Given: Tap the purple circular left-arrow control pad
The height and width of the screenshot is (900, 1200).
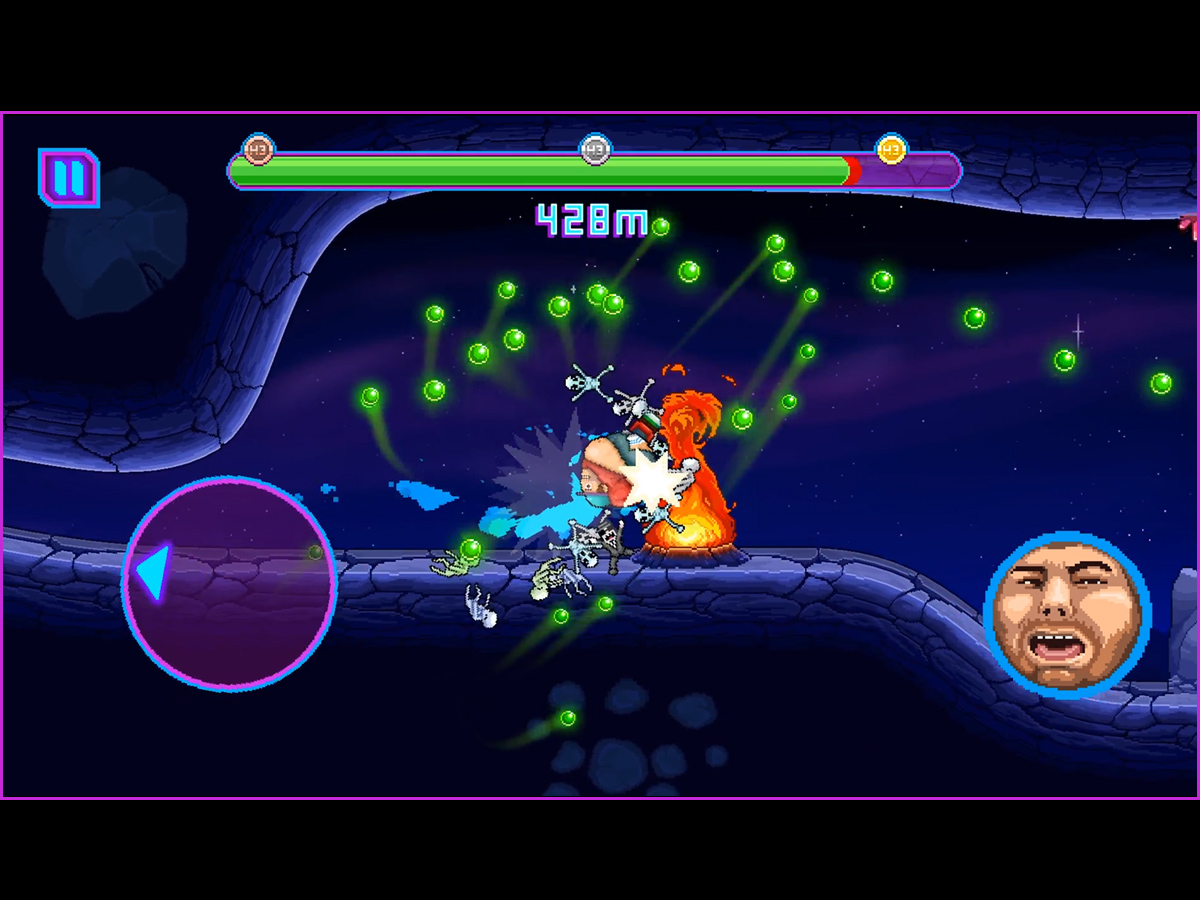Looking at the screenshot, I should 229,584.
